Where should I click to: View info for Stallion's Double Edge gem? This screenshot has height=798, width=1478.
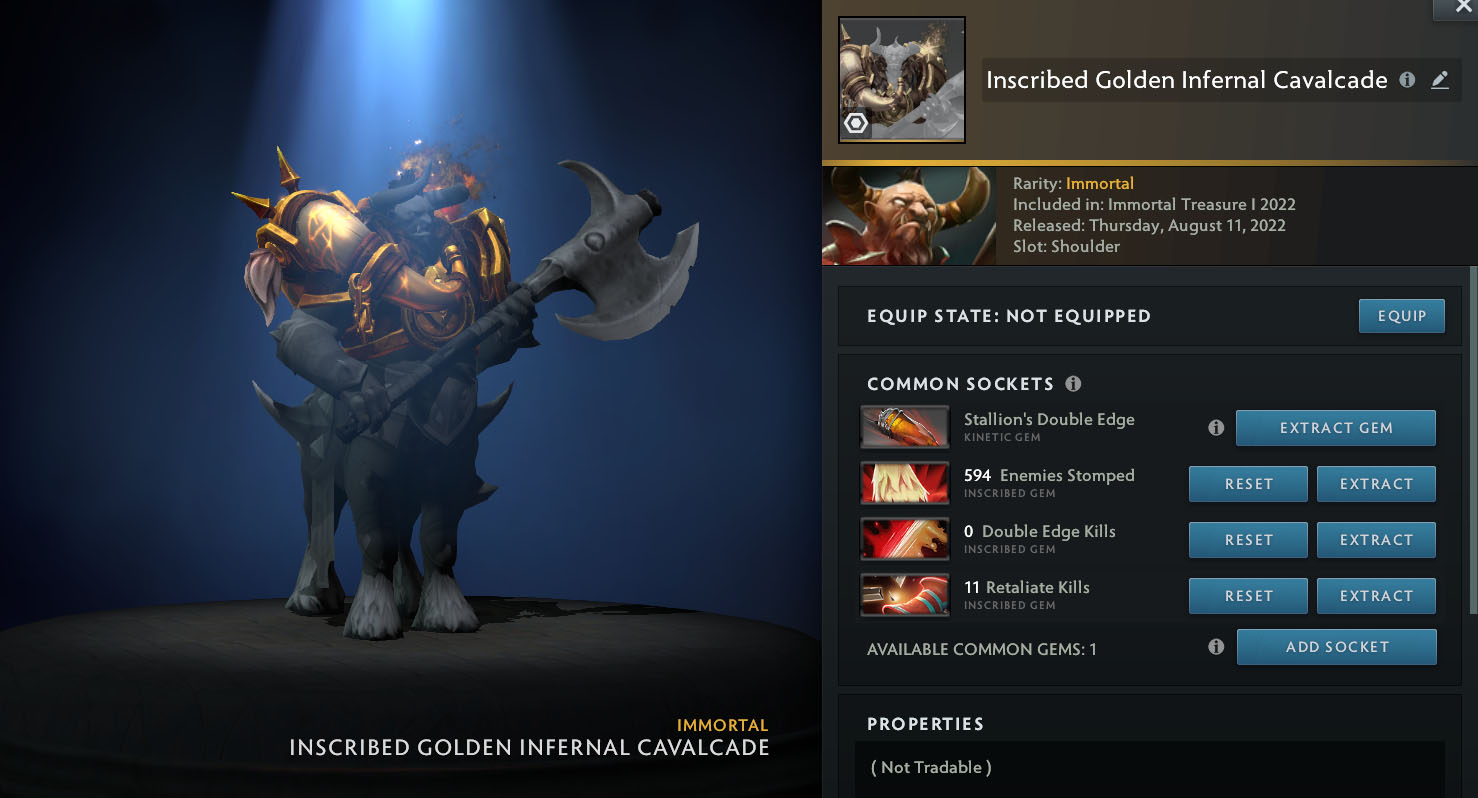pyautogui.click(x=1216, y=428)
